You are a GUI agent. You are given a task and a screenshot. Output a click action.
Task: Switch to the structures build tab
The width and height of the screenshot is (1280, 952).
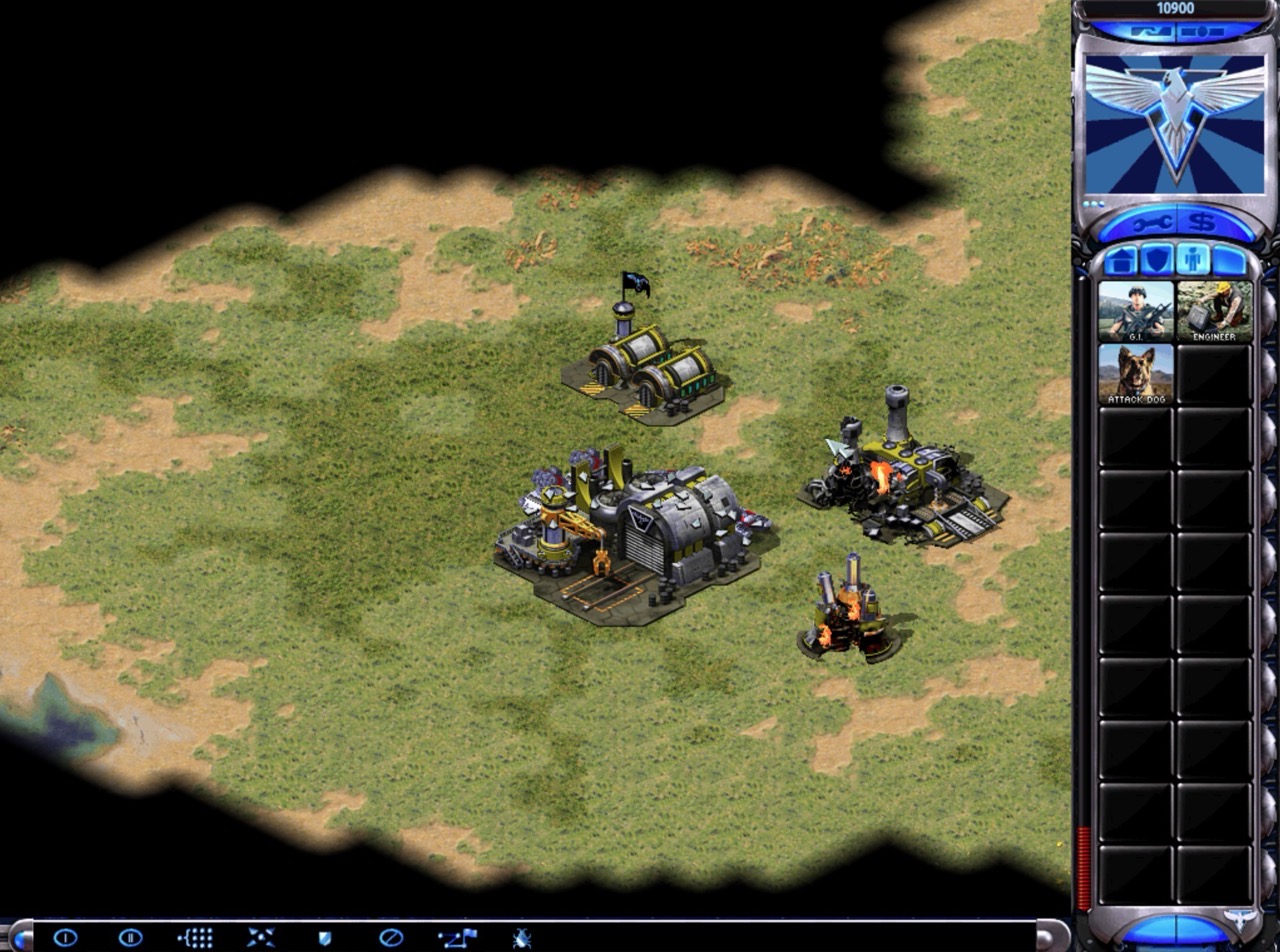pyautogui.click(x=1120, y=260)
